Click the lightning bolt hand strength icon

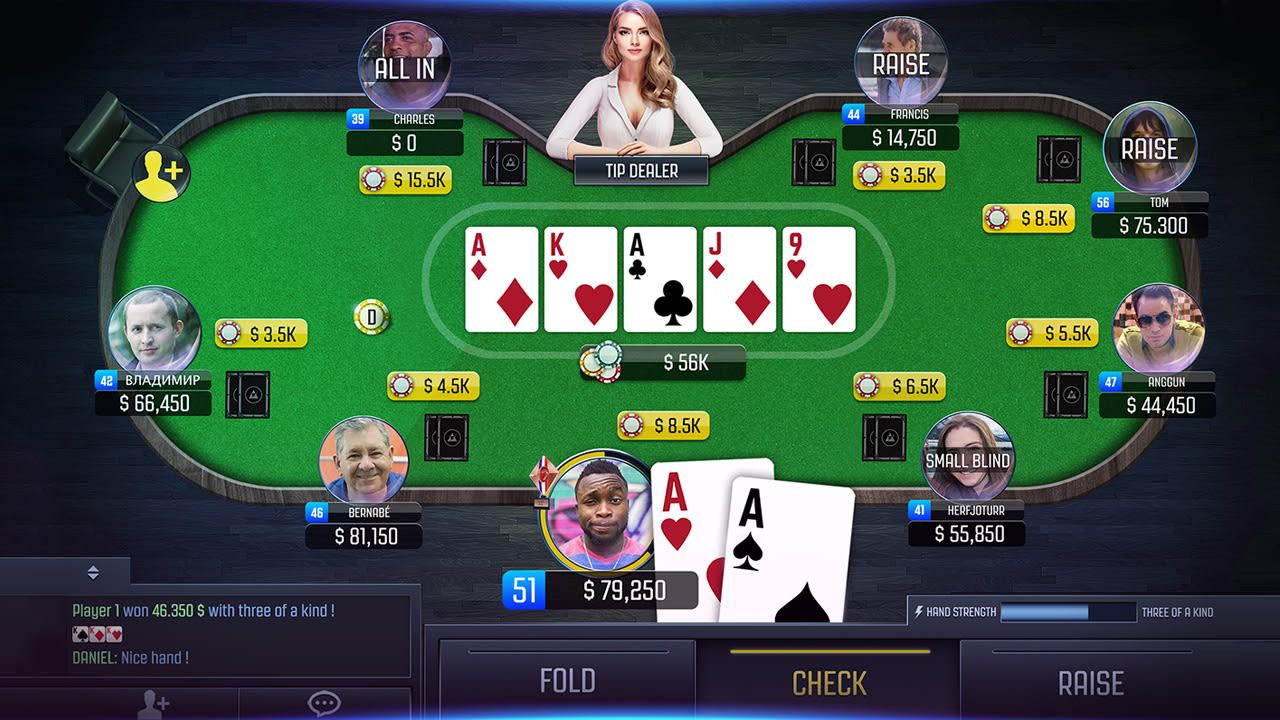click(x=921, y=611)
